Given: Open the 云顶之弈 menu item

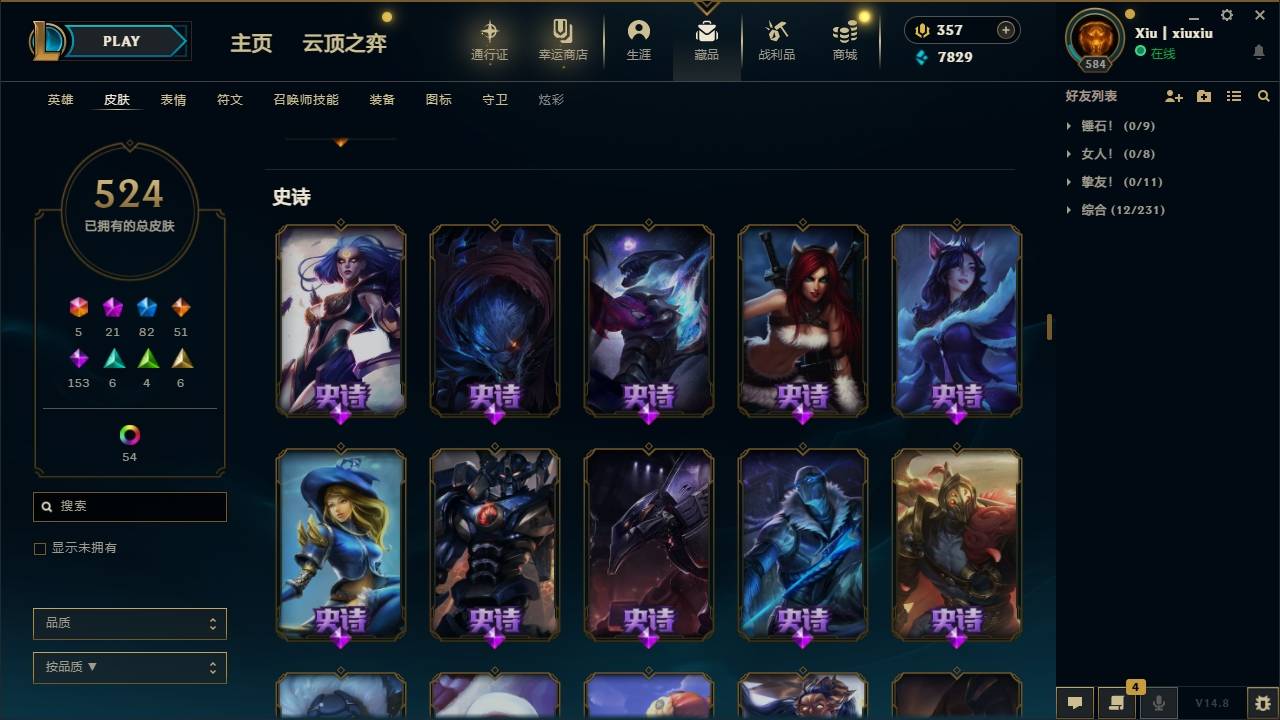Looking at the screenshot, I should (344, 43).
